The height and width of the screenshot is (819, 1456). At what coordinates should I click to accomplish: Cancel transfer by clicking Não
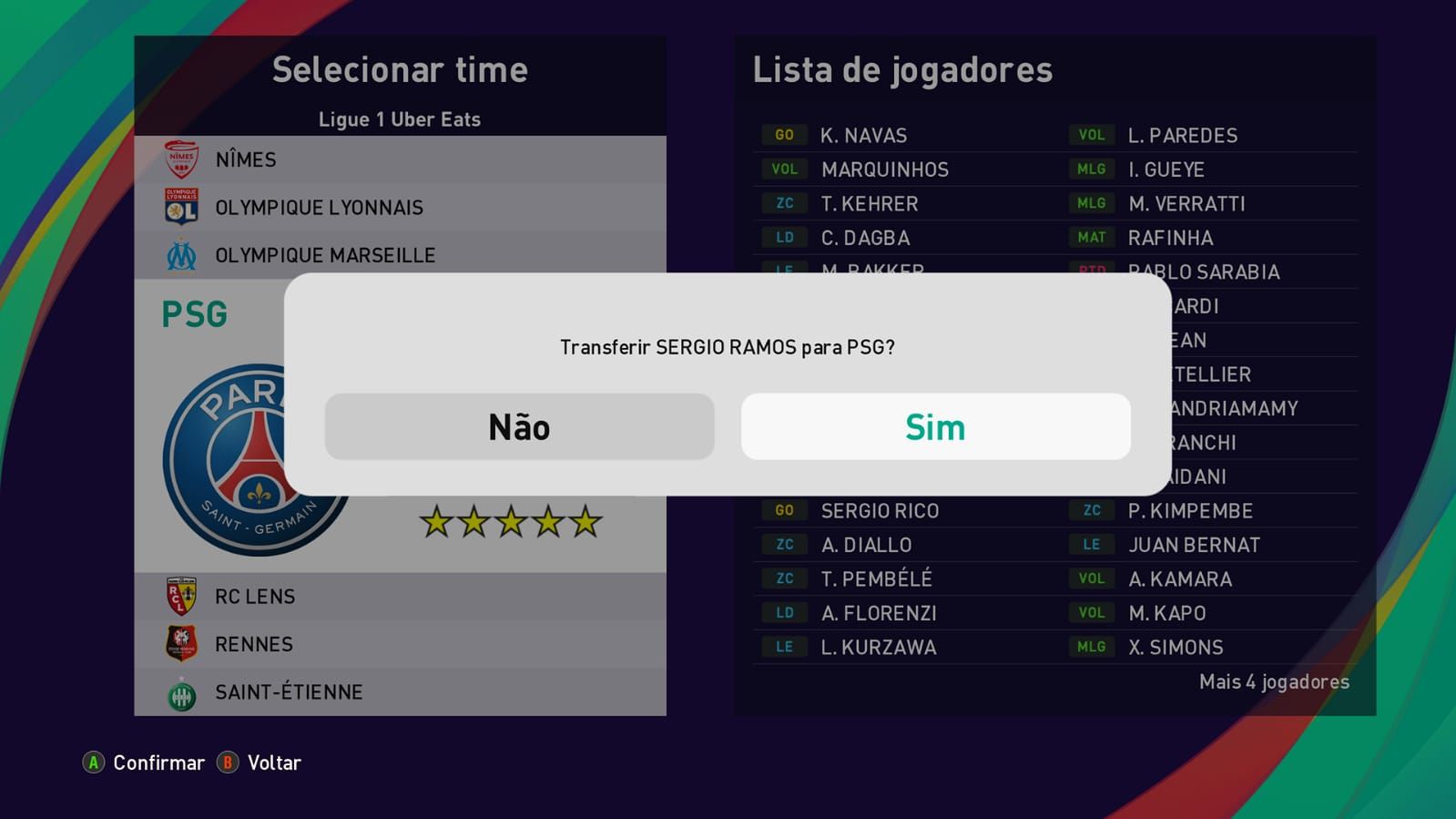click(519, 425)
